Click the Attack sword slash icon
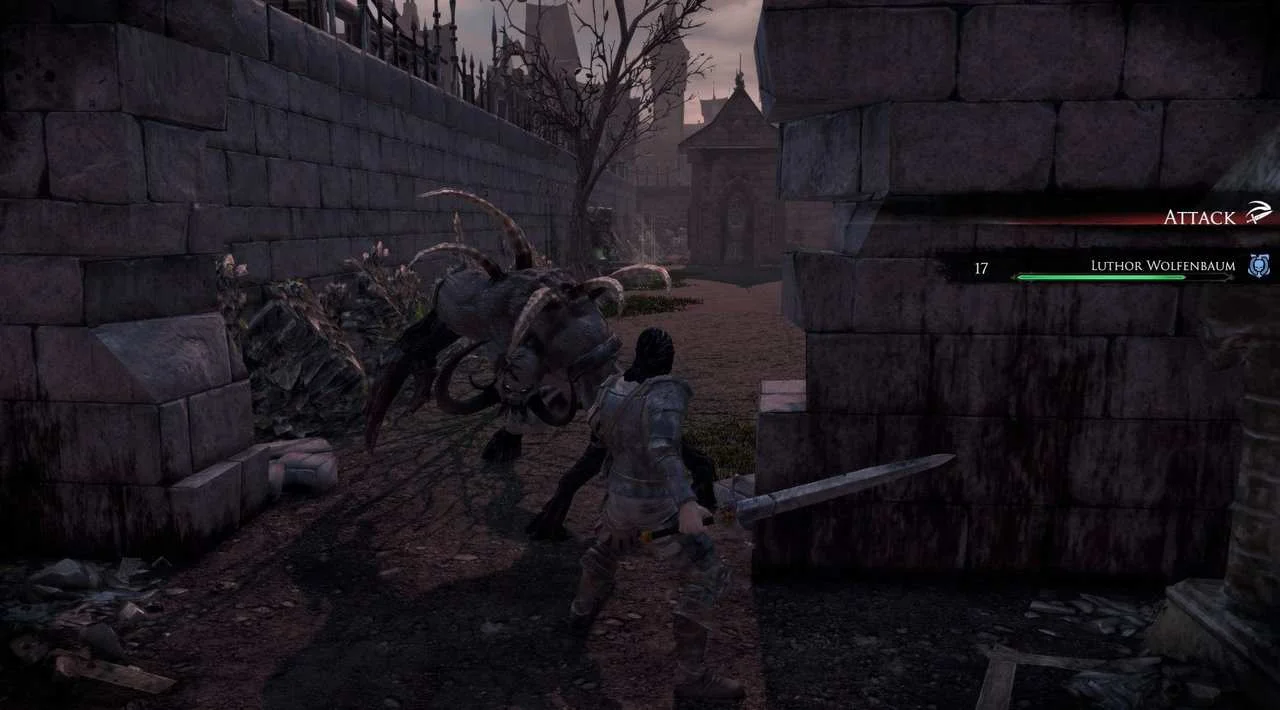This screenshot has width=1280, height=710. pos(1257,214)
